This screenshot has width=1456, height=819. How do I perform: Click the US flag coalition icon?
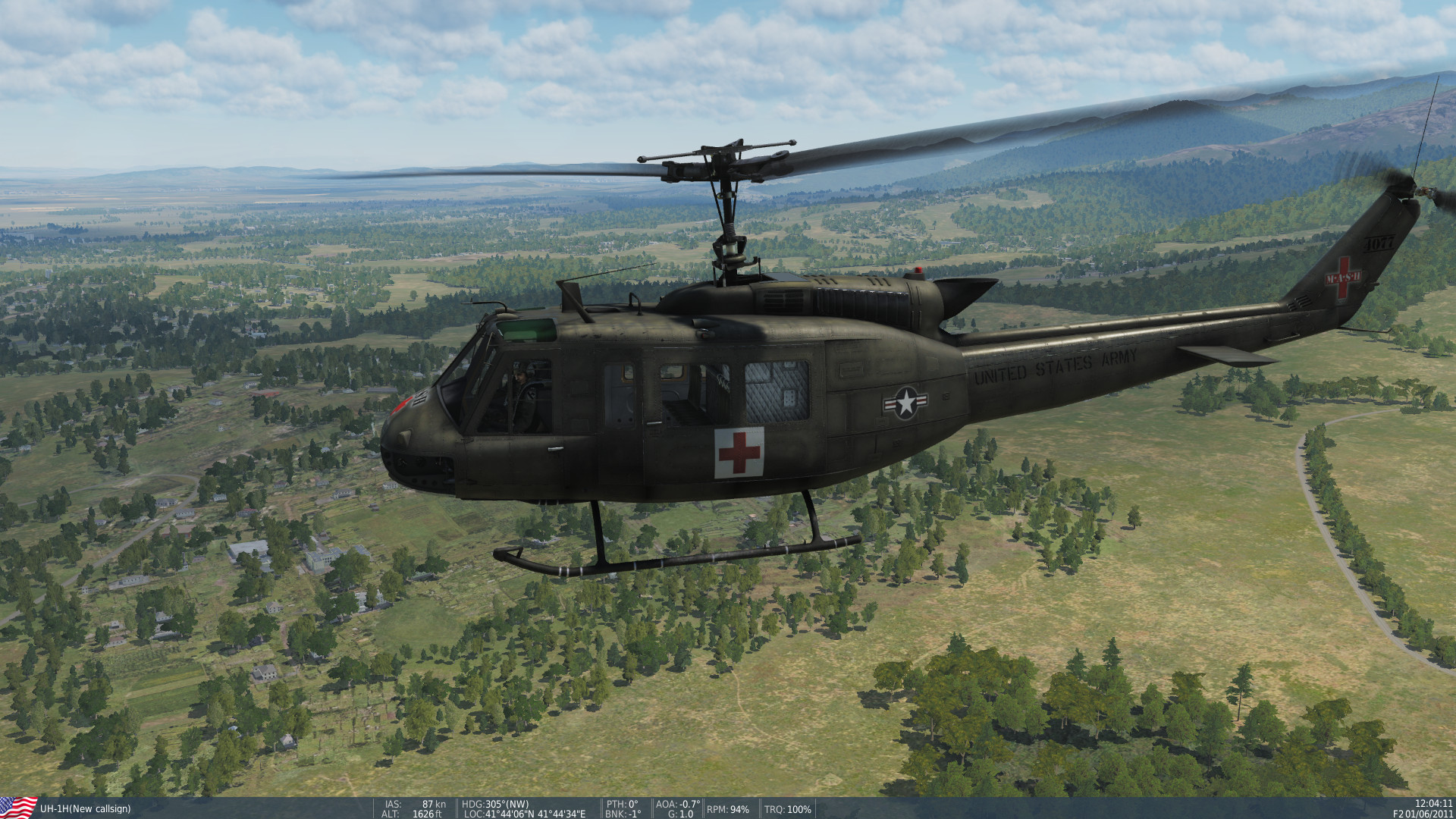[19, 806]
